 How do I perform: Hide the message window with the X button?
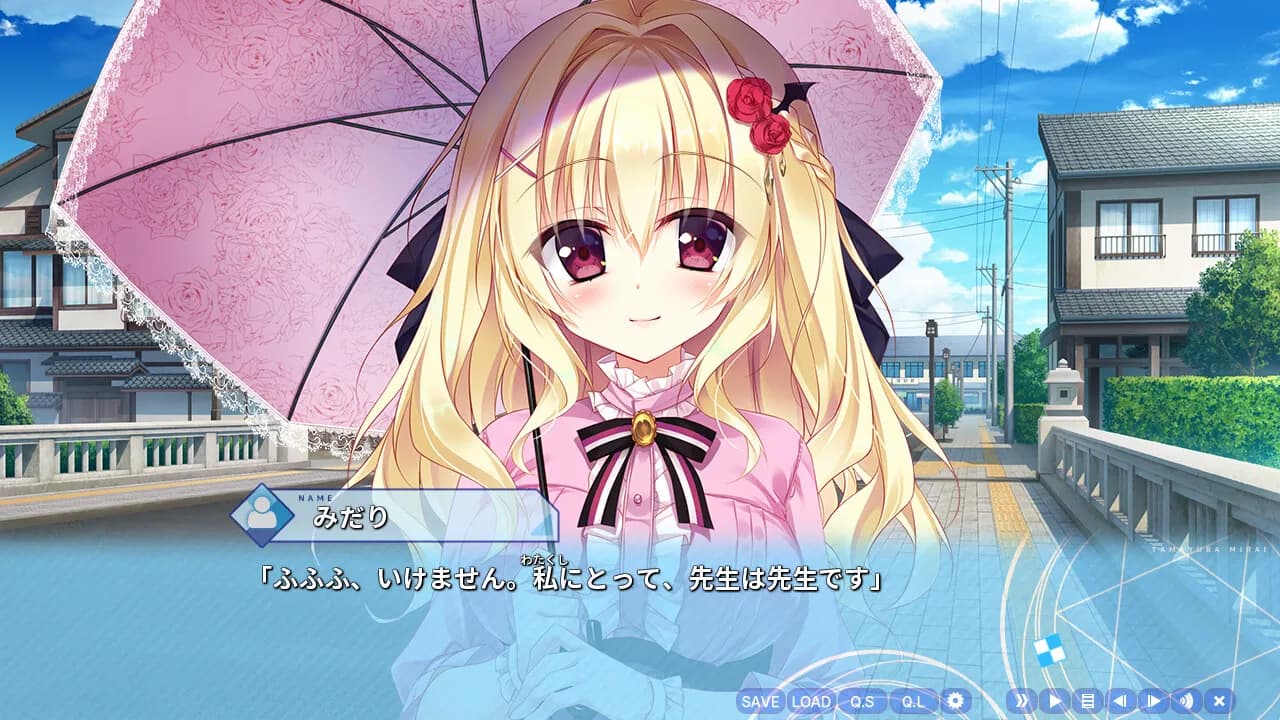point(1219,701)
